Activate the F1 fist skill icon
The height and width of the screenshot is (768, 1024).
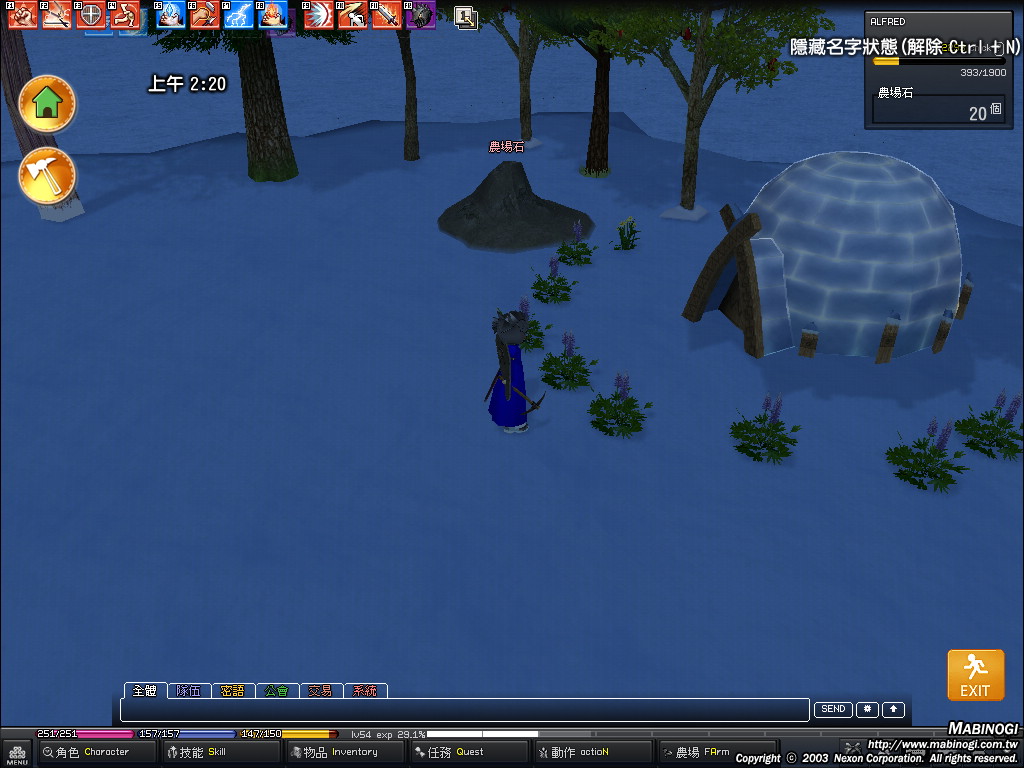coord(23,14)
